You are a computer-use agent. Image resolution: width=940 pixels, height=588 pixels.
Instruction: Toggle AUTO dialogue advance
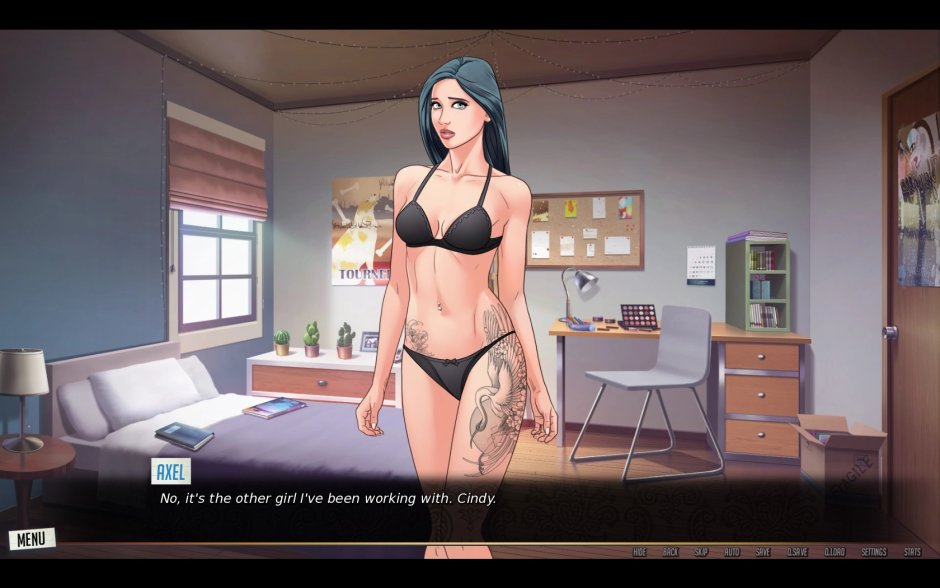(732, 552)
